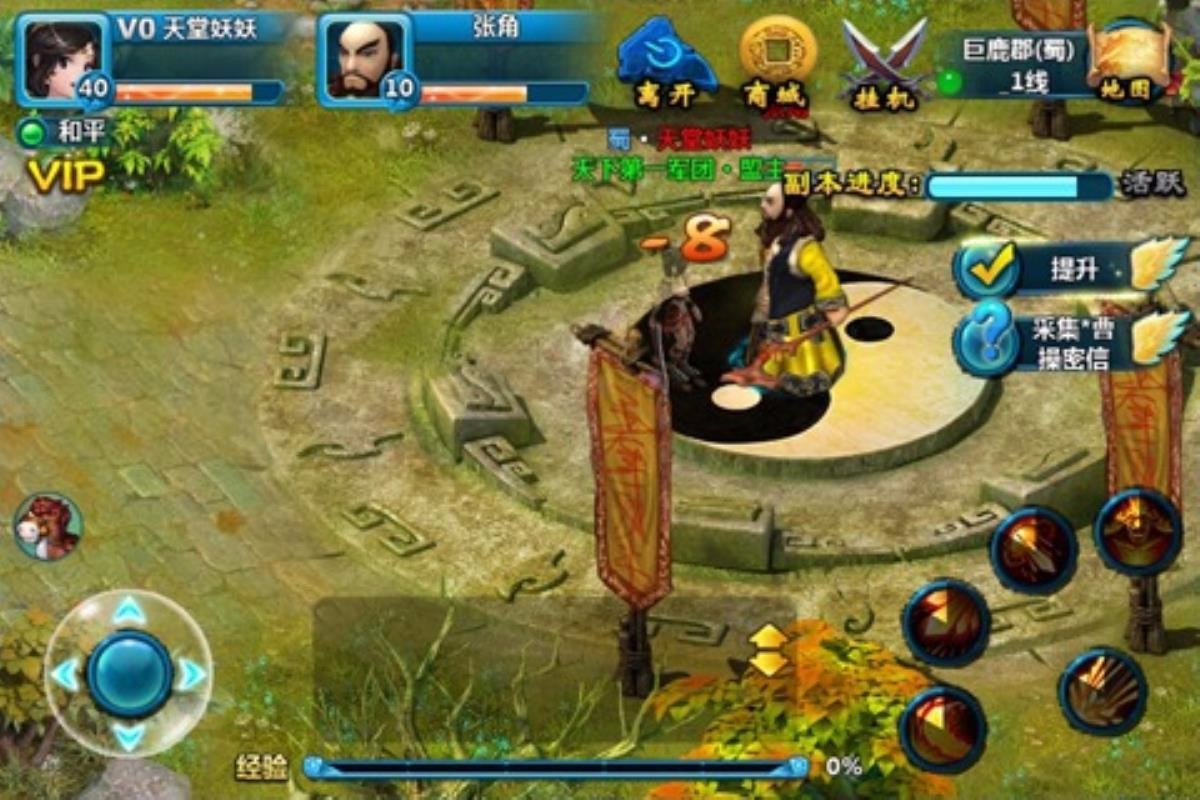The width and height of the screenshot is (1200, 800).
Task: Track the 采集*曹操密信 quest
Action: click(x=1070, y=340)
